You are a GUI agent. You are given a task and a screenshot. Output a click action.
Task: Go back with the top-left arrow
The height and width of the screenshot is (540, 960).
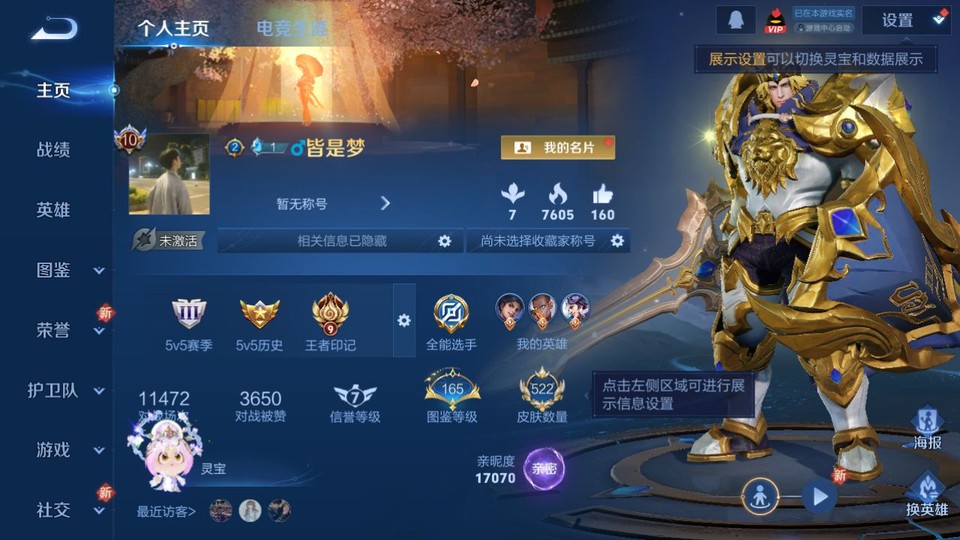54,28
